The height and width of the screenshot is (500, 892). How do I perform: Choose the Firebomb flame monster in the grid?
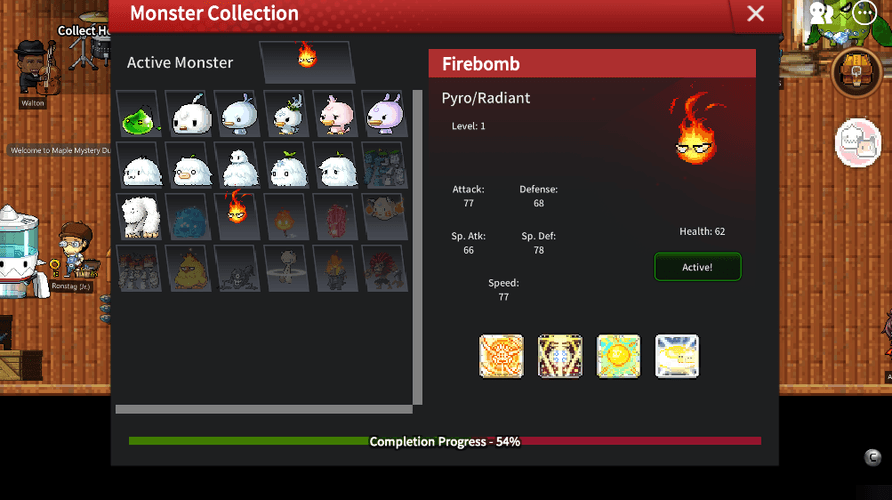point(237,212)
